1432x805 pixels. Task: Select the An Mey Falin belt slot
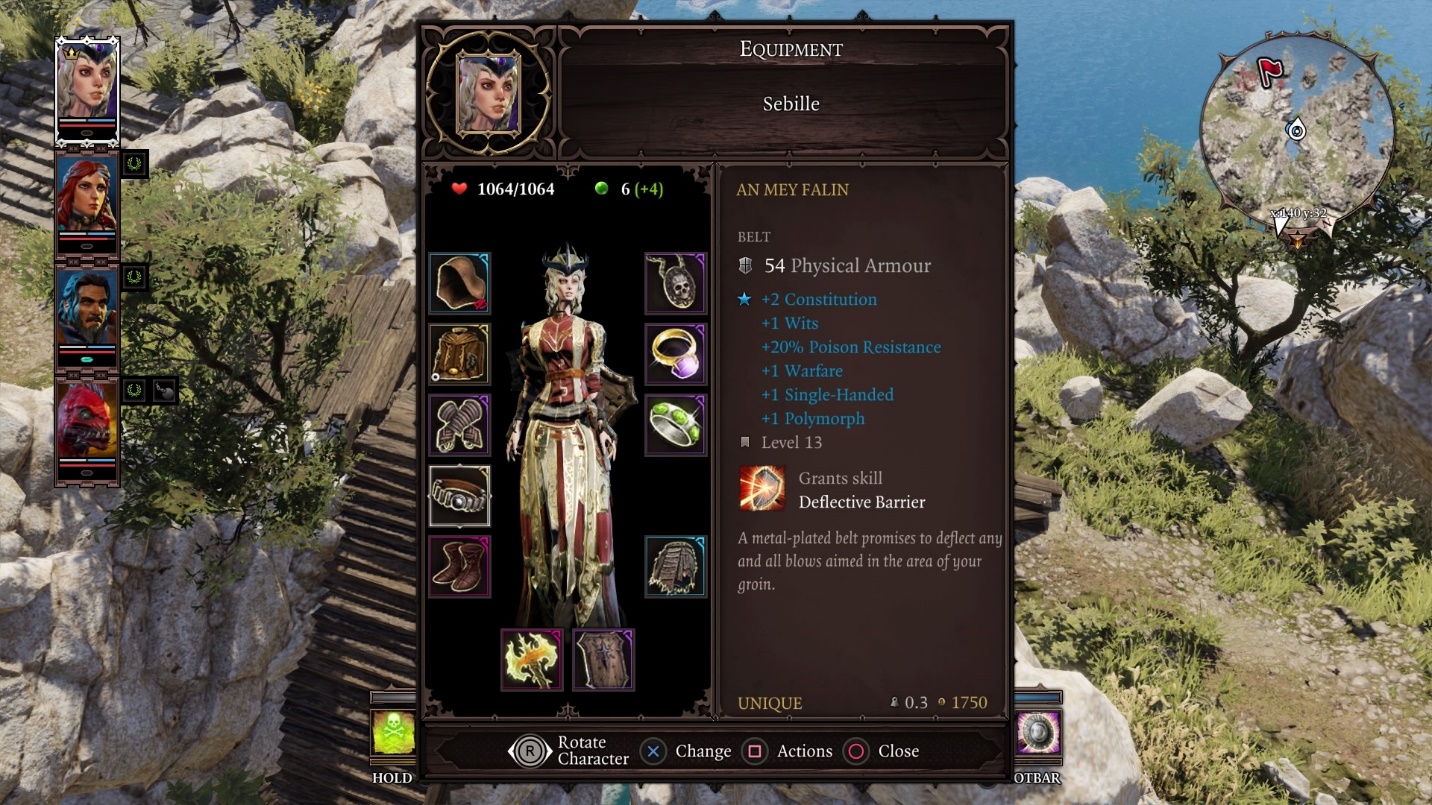460,496
